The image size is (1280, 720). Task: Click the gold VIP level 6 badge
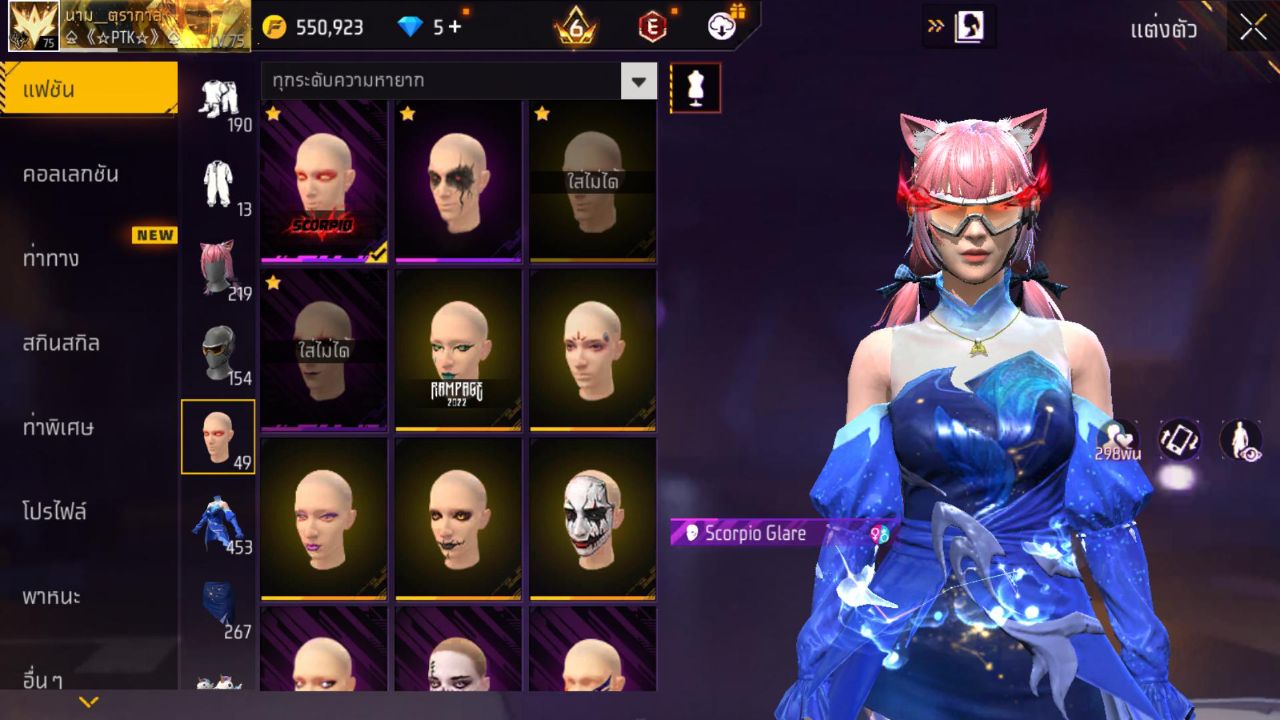pos(574,27)
